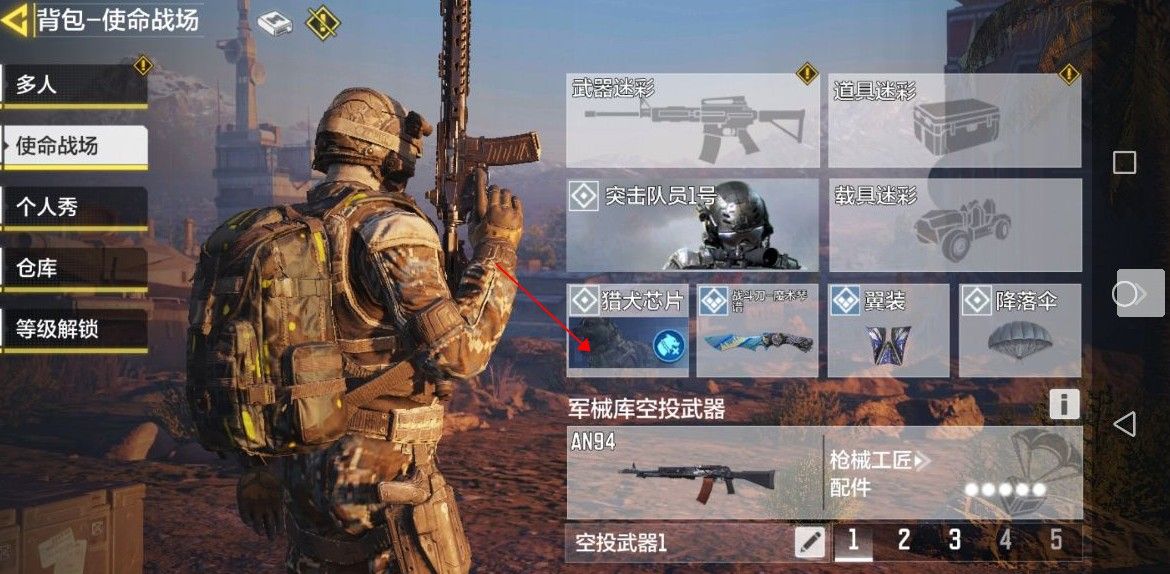The image size is (1170, 574).
Task: Switch to the 仓库 tab
Action: pyautogui.click(x=74, y=268)
